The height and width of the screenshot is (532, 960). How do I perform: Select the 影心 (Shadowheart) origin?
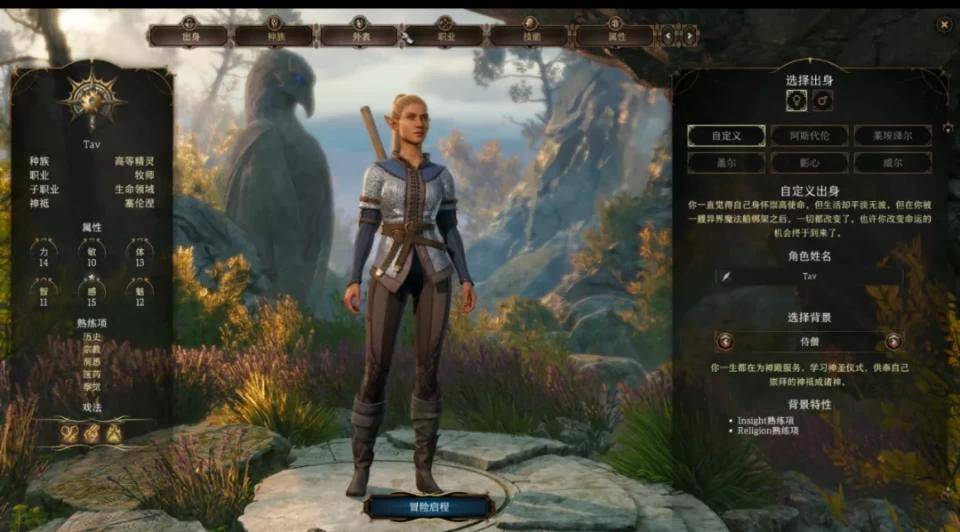tap(809, 162)
